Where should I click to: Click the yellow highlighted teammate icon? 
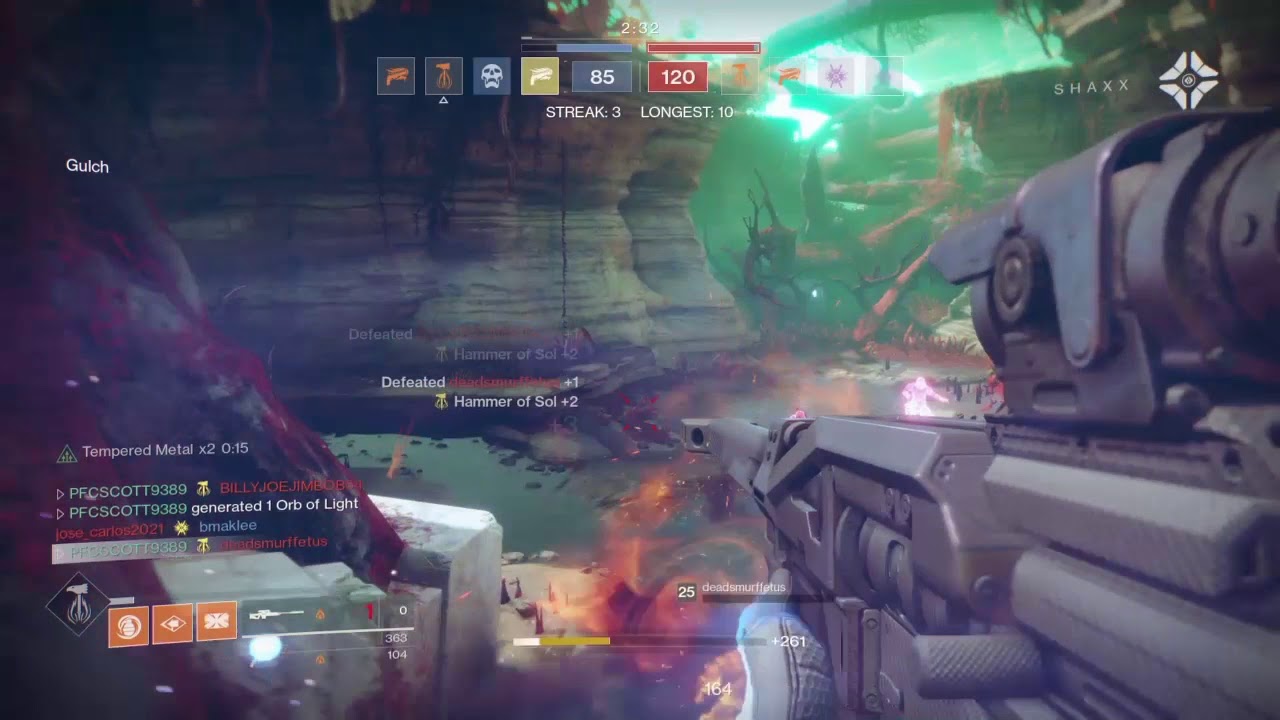tap(540, 77)
